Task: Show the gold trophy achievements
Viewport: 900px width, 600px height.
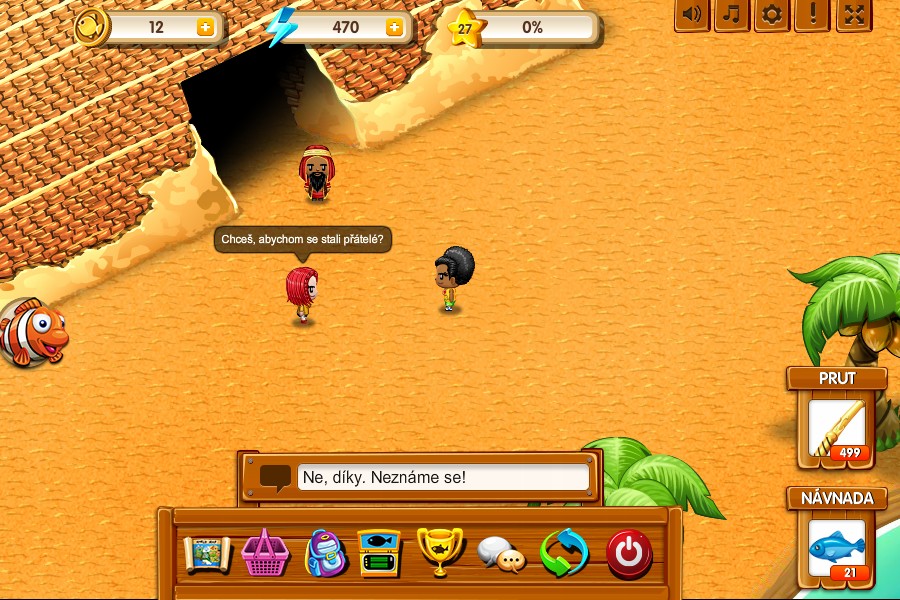Action: pyautogui.click(x=439, y=551)
